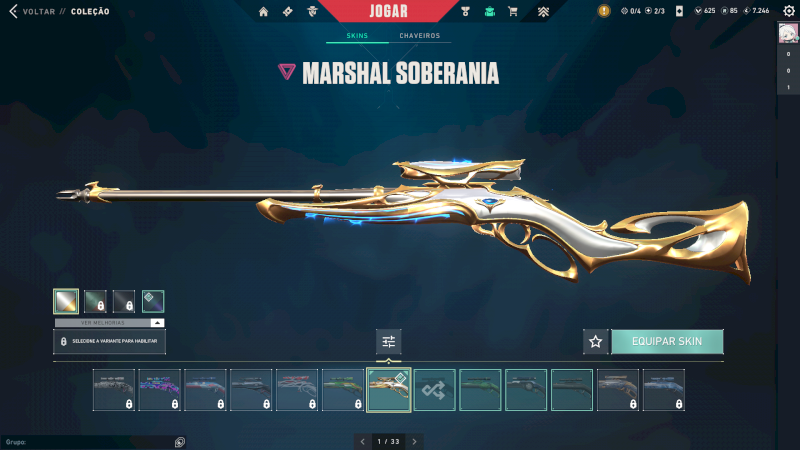
Task: Go to the previous skin page
Action: [x=362, y=441]
